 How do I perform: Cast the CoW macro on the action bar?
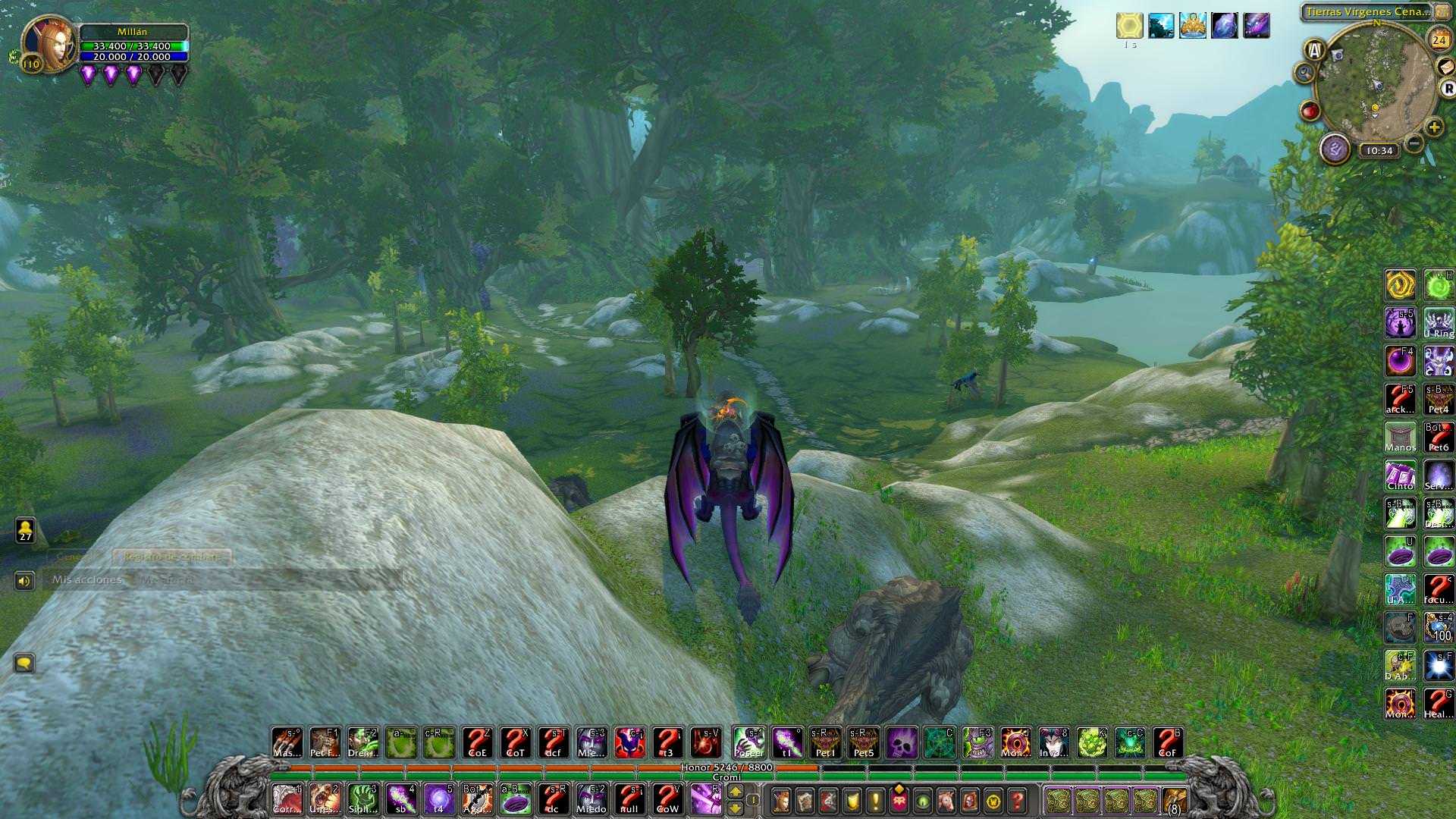(667, 799)
